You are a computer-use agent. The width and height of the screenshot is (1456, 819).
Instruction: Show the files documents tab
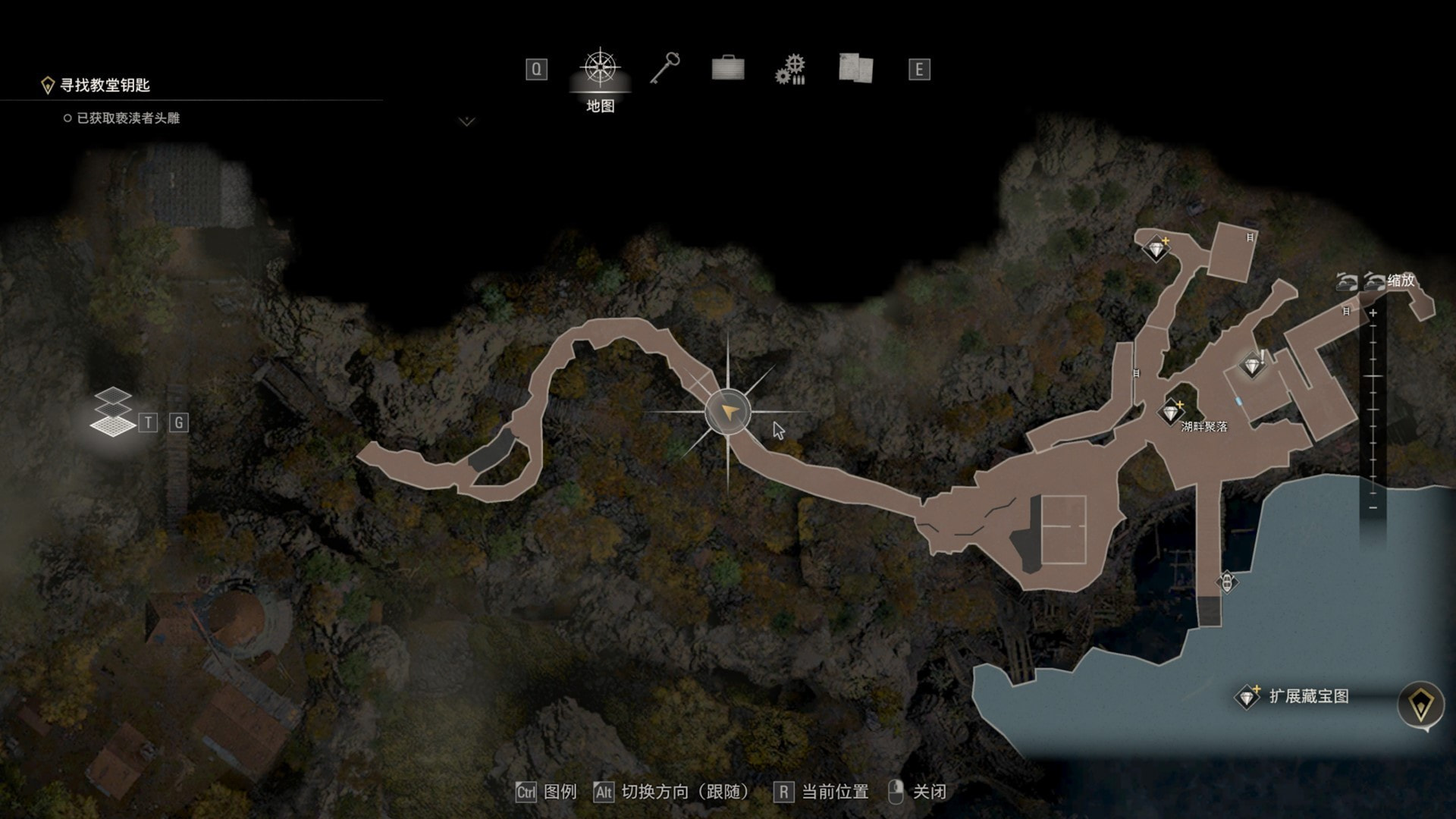pyautogui.click(x=855, y=68)
